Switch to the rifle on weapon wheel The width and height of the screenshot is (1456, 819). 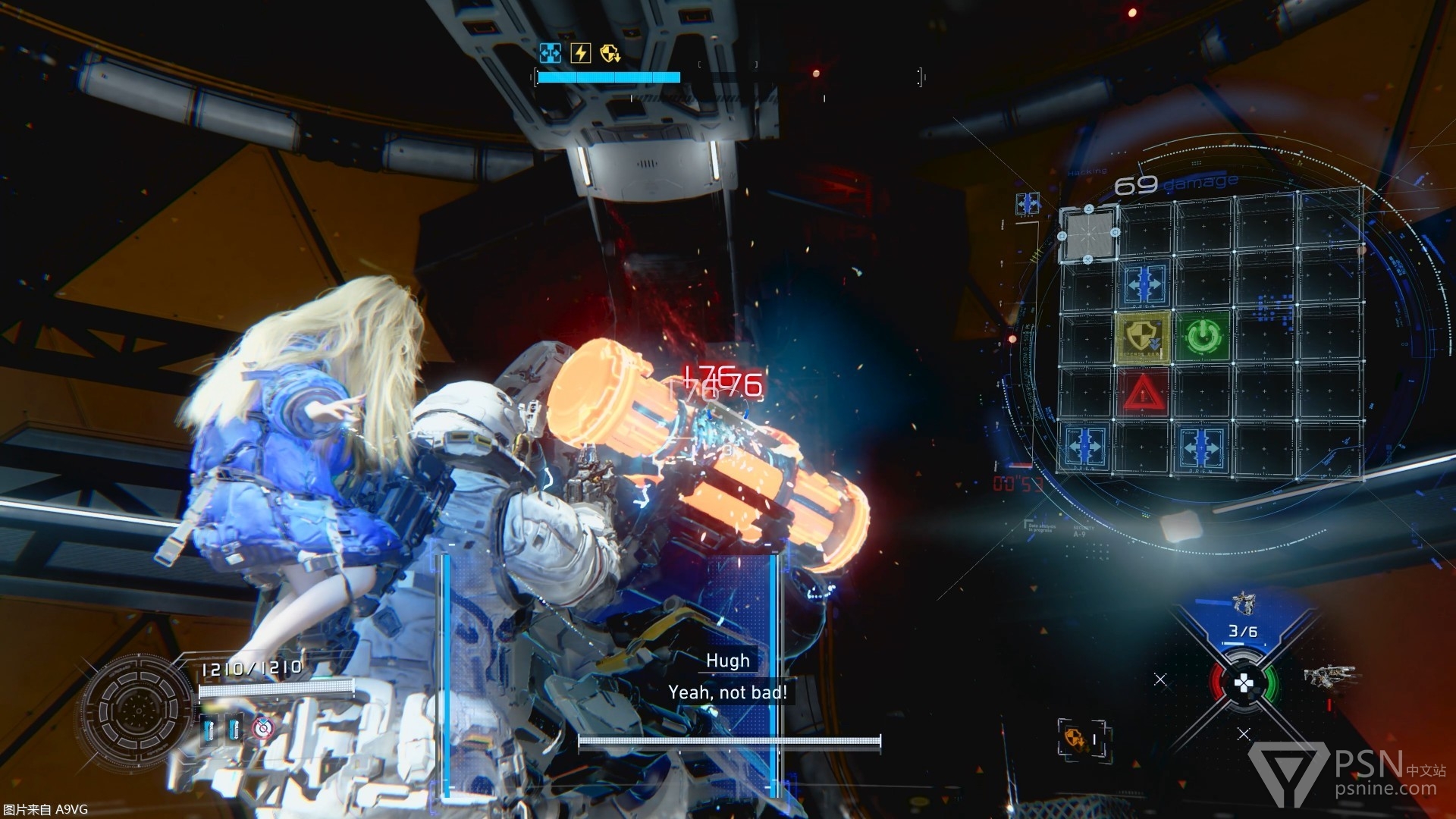click(1329, 675)
